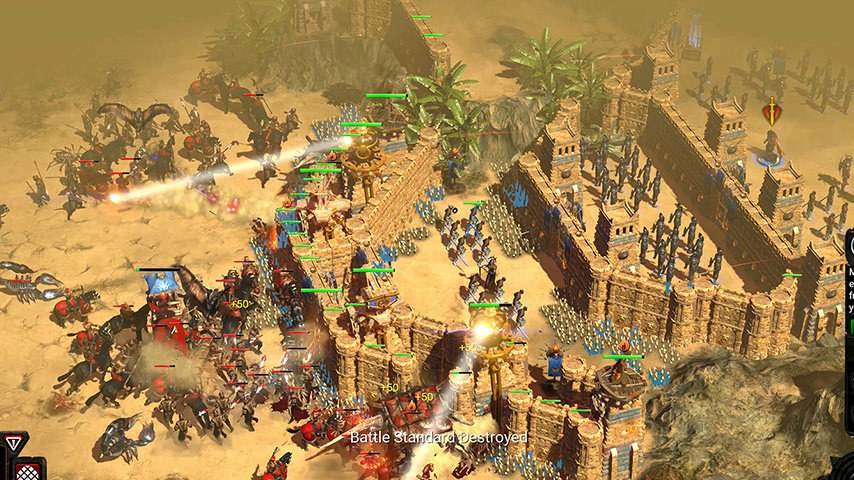Select the hero's sword-and-shield marker
The width and height of the screenshot is (854, 480).
point(771,112)
